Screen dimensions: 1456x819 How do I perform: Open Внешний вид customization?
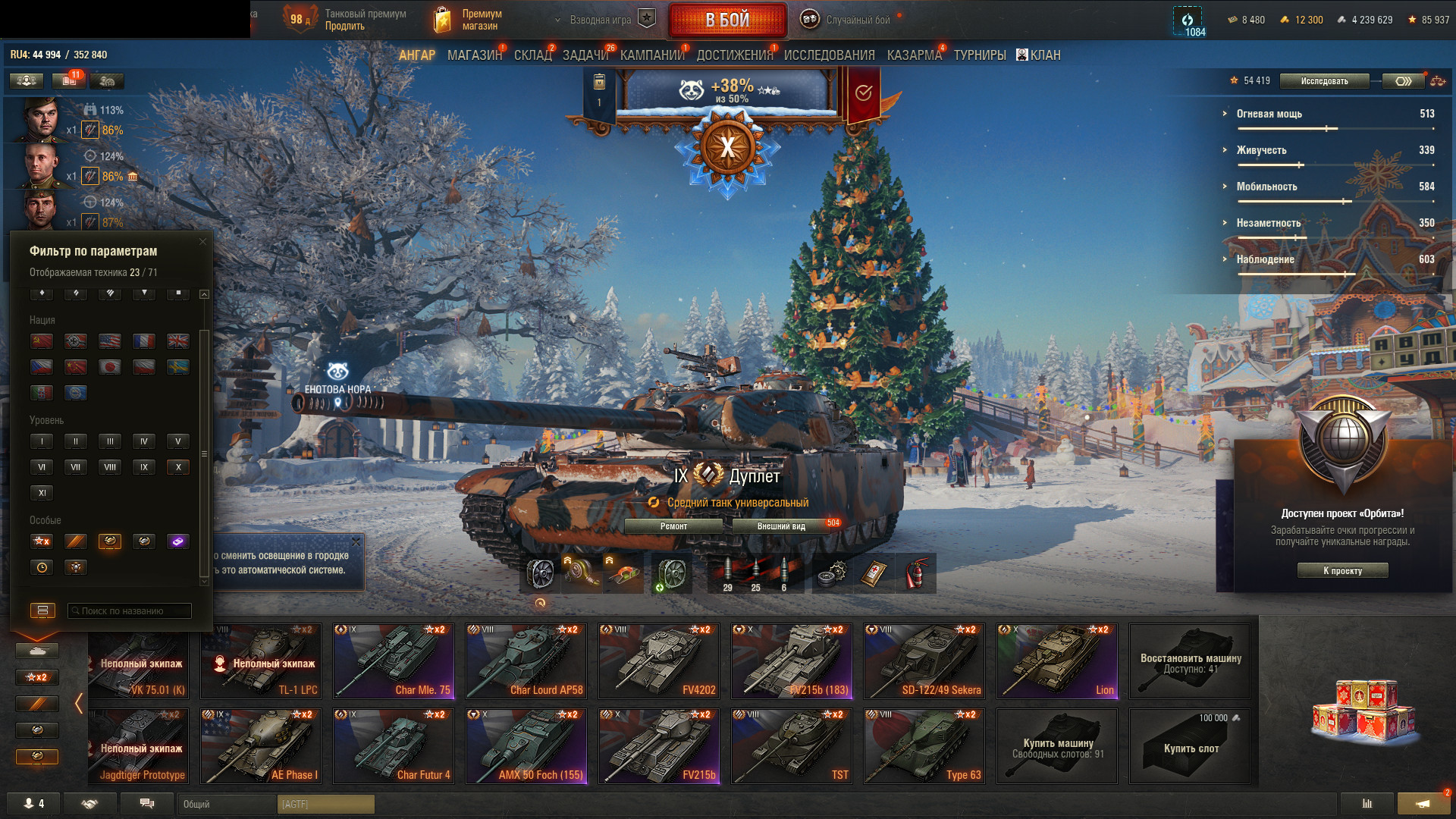coord(781,526)
